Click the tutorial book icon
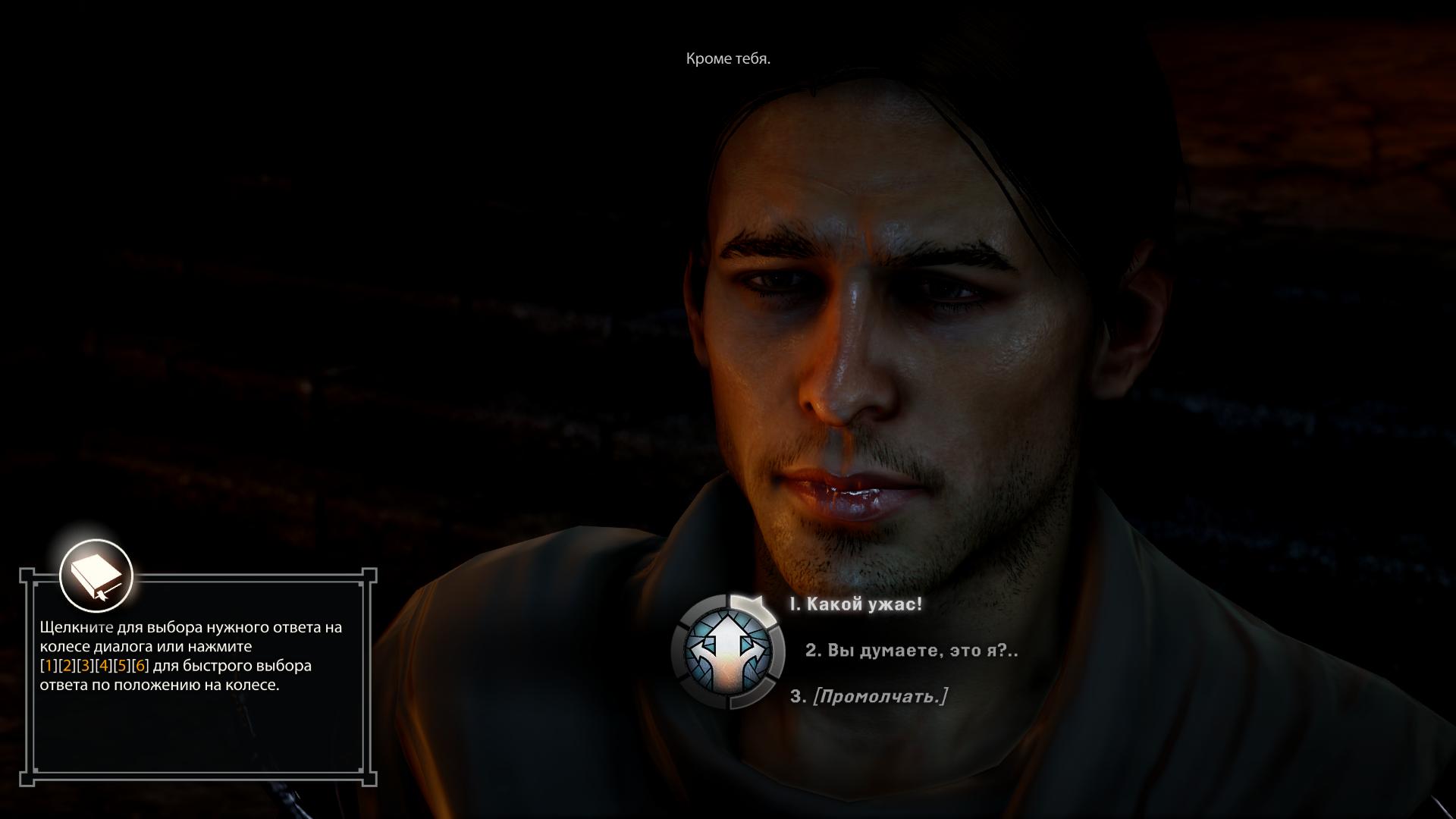 click(96, 576)
